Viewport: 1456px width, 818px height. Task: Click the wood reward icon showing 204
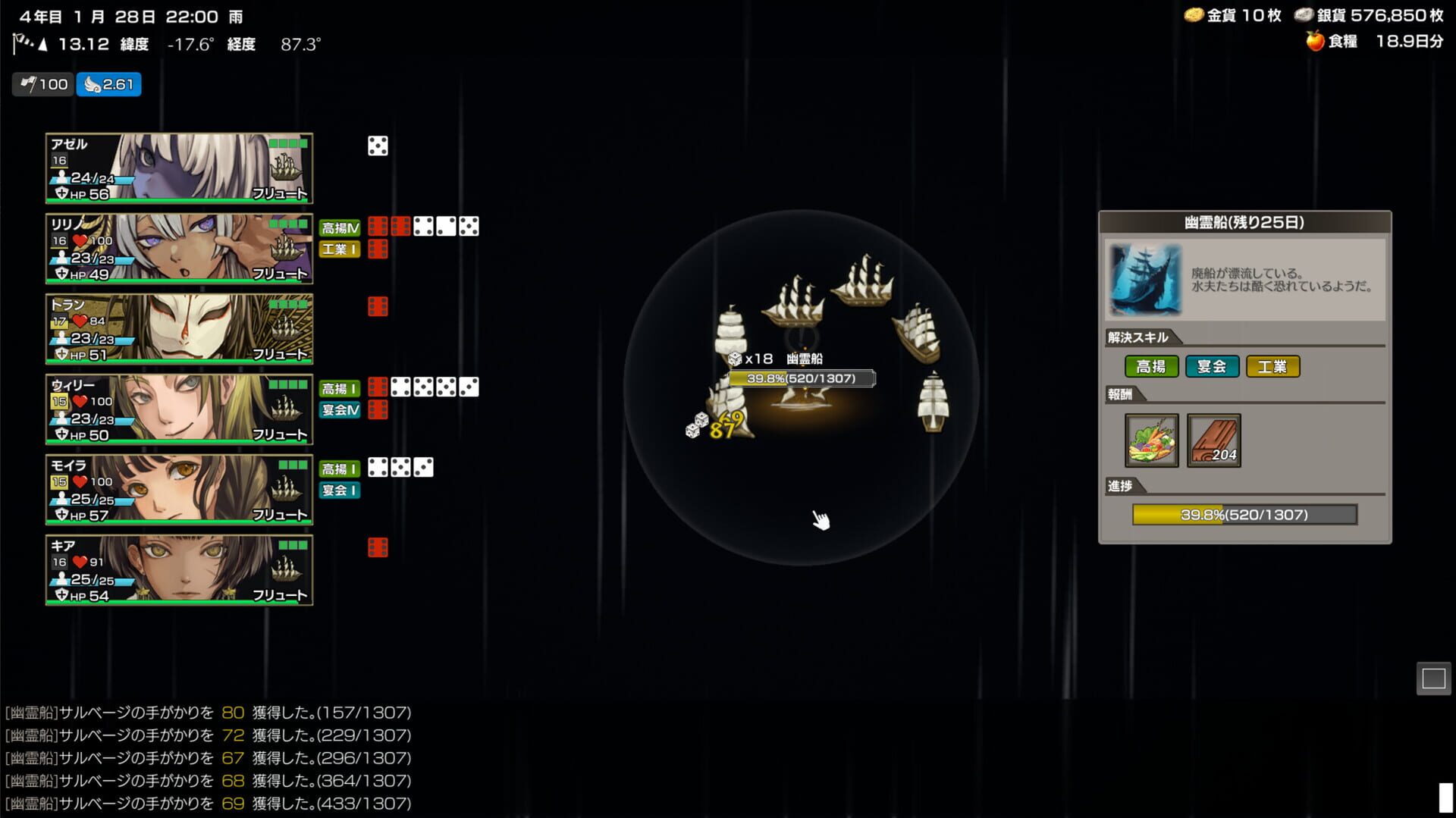1213,440
